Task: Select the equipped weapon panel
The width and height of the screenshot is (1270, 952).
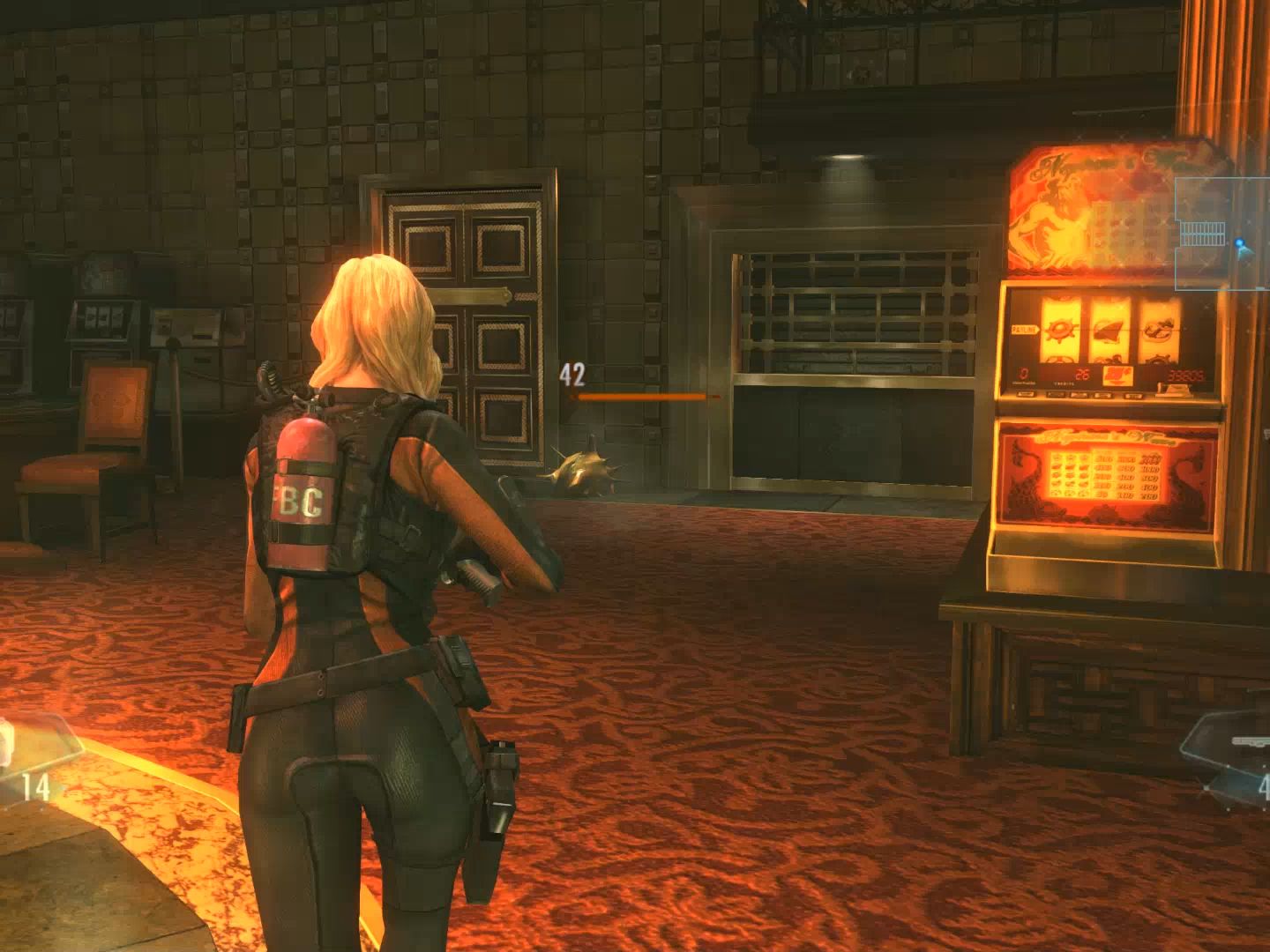Action: pos(1232,760)
